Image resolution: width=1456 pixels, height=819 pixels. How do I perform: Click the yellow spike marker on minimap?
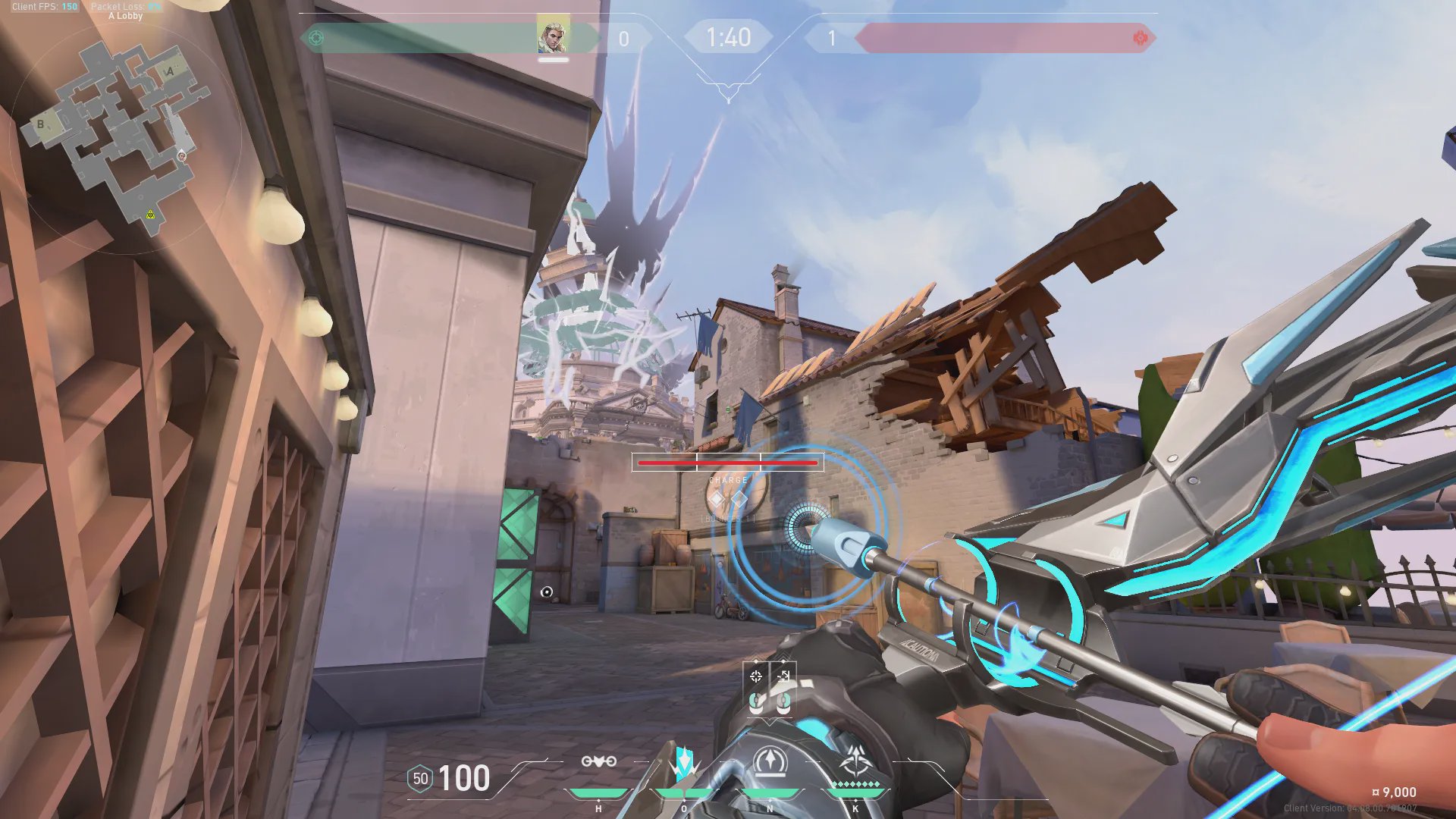tap(150, 215)
